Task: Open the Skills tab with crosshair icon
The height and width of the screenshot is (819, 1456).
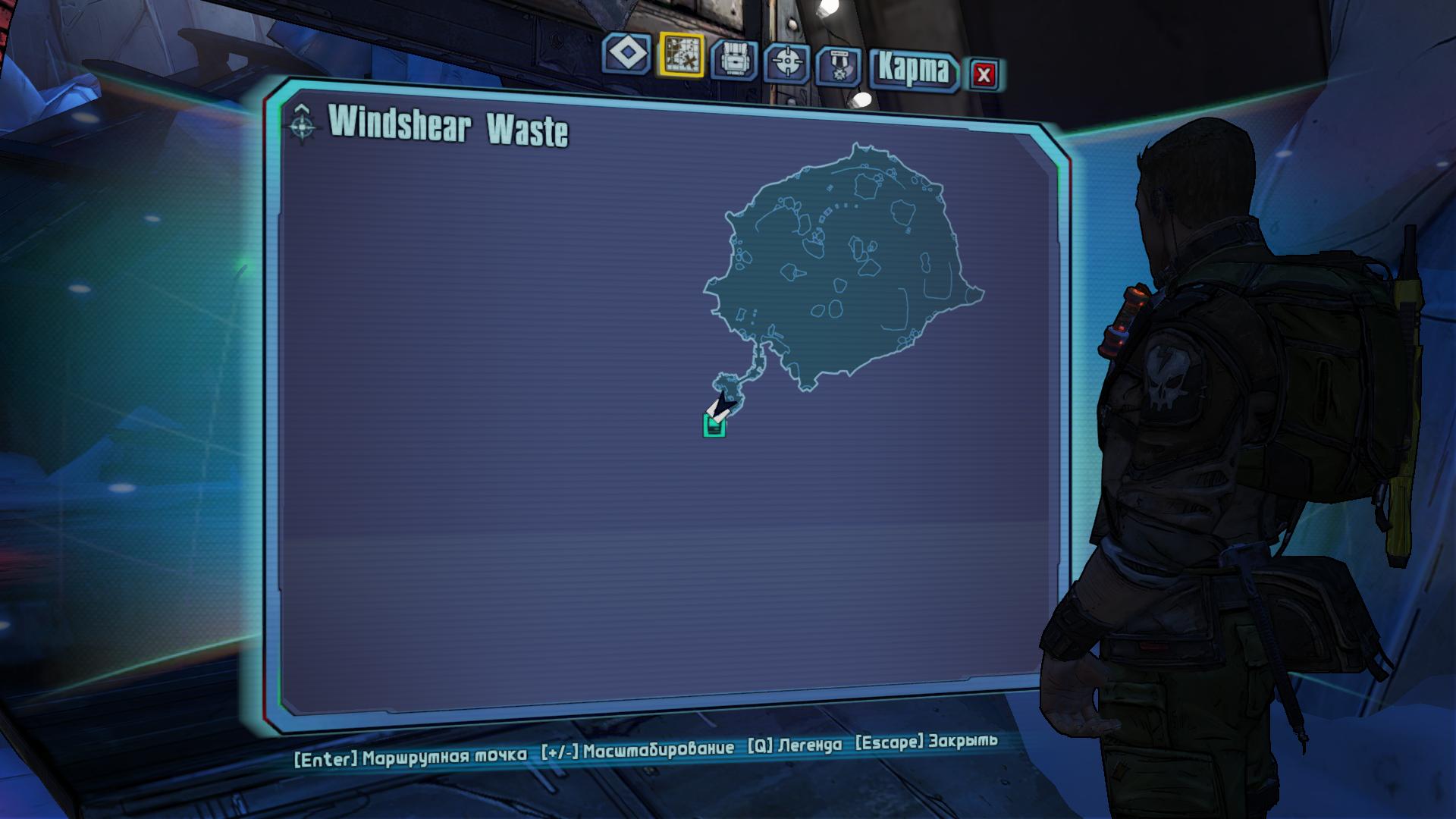Action: [787, 62]
